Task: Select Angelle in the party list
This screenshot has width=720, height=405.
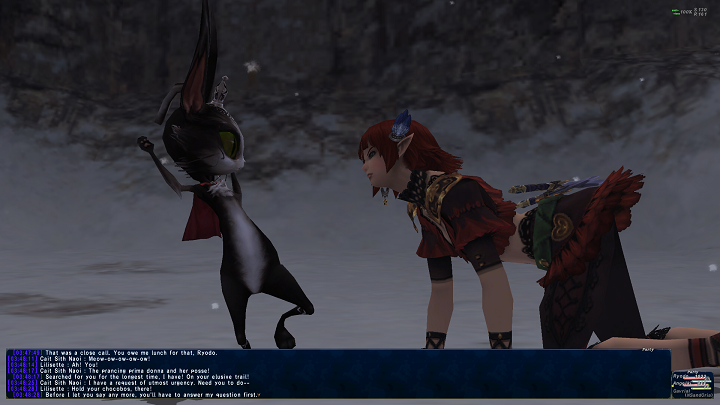Action: point(684,382)
